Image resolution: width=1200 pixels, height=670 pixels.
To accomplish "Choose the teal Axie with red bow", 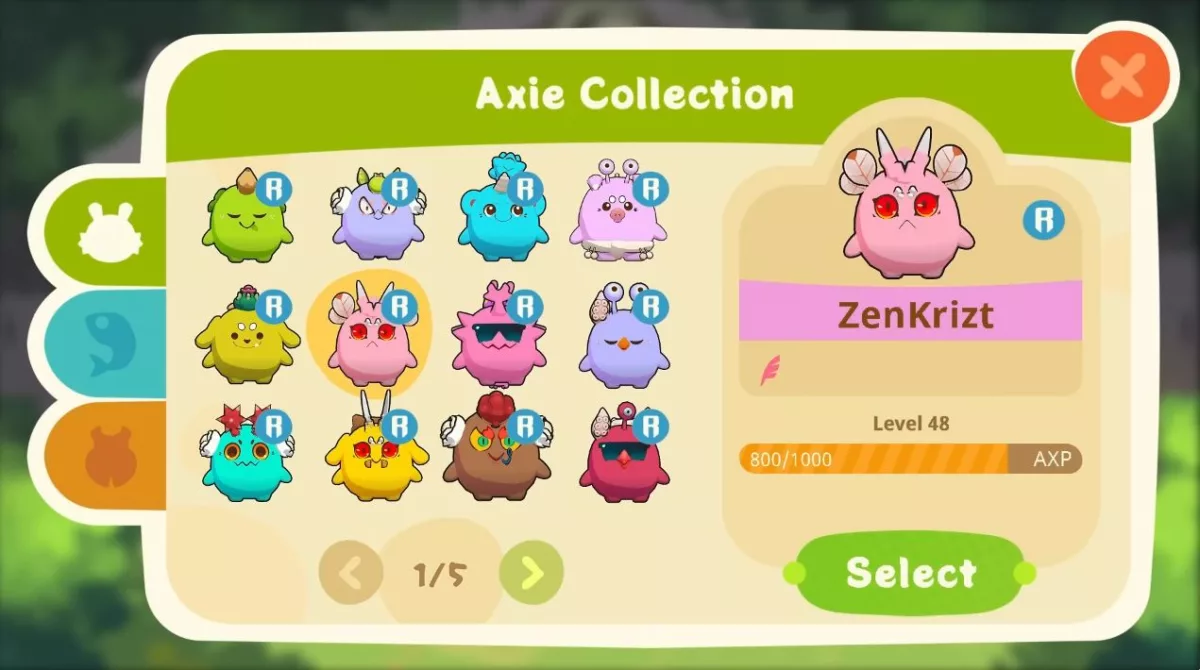I will tap(245, 458).
